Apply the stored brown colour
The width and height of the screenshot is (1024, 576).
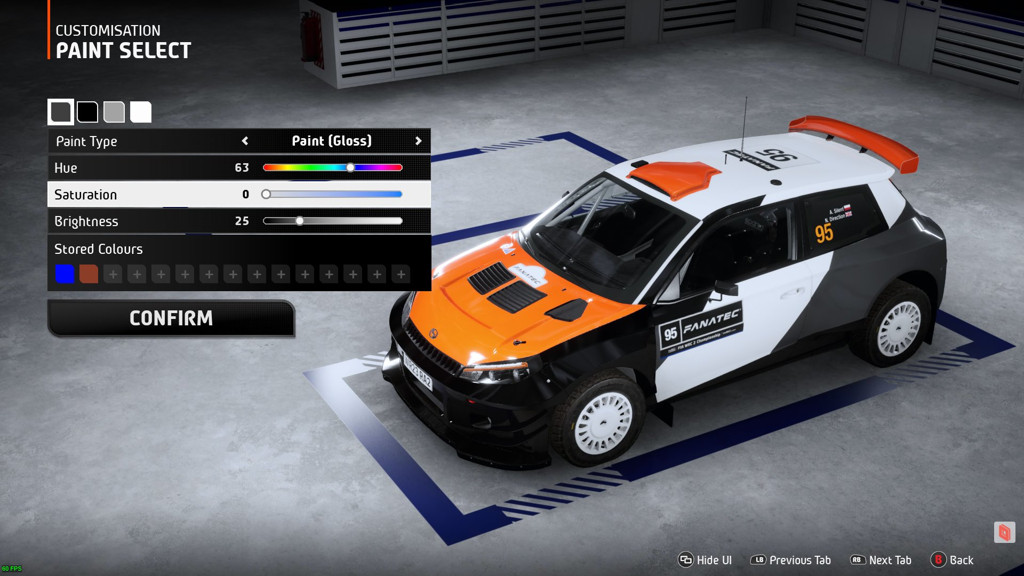tap(89, 274)
